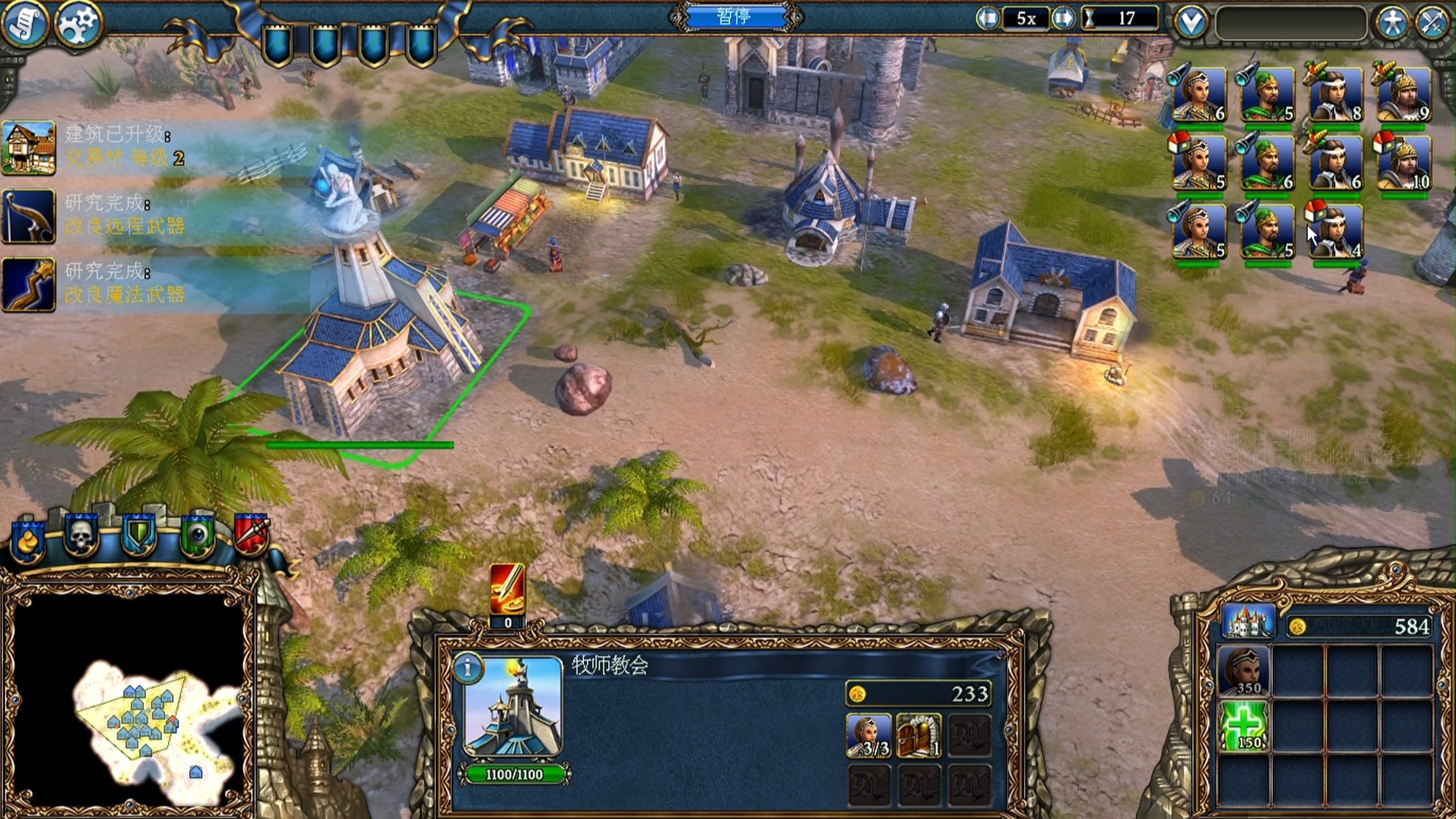Image resolution: width=1456 pixels, height=819 pixels.
Task: Click the 暂停 pause banner
Action: pyautogui.click(x=734, y=17)
